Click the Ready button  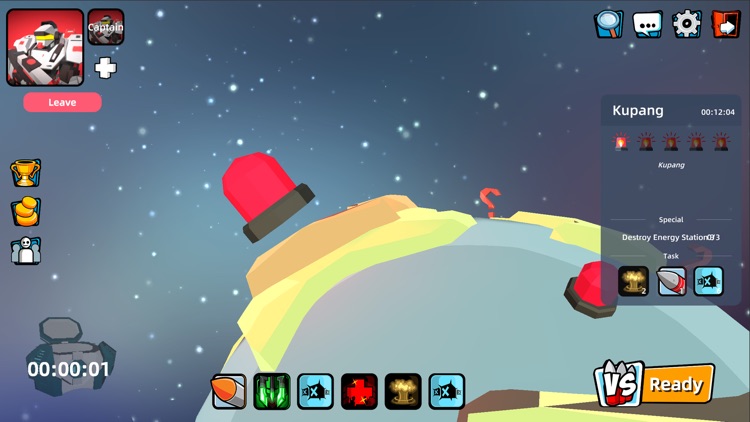(677, 384)
